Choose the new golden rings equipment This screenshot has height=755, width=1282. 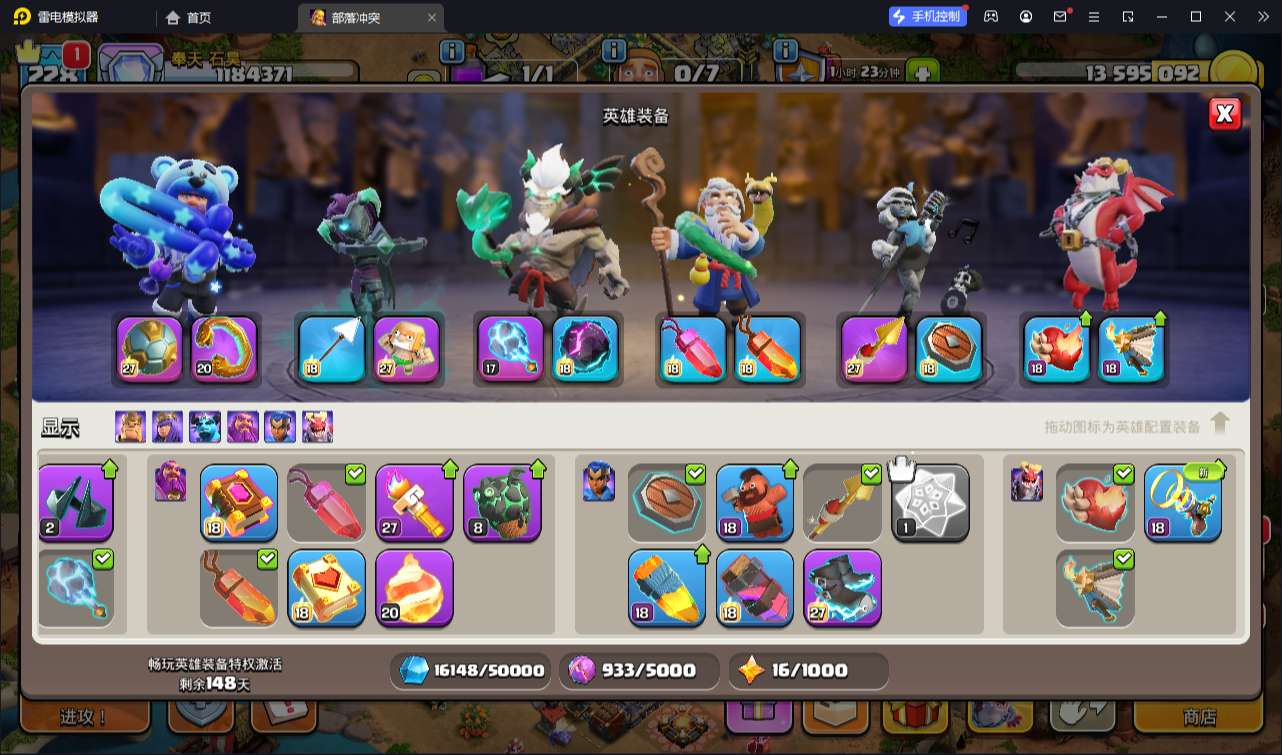[x=1183, y=502]
